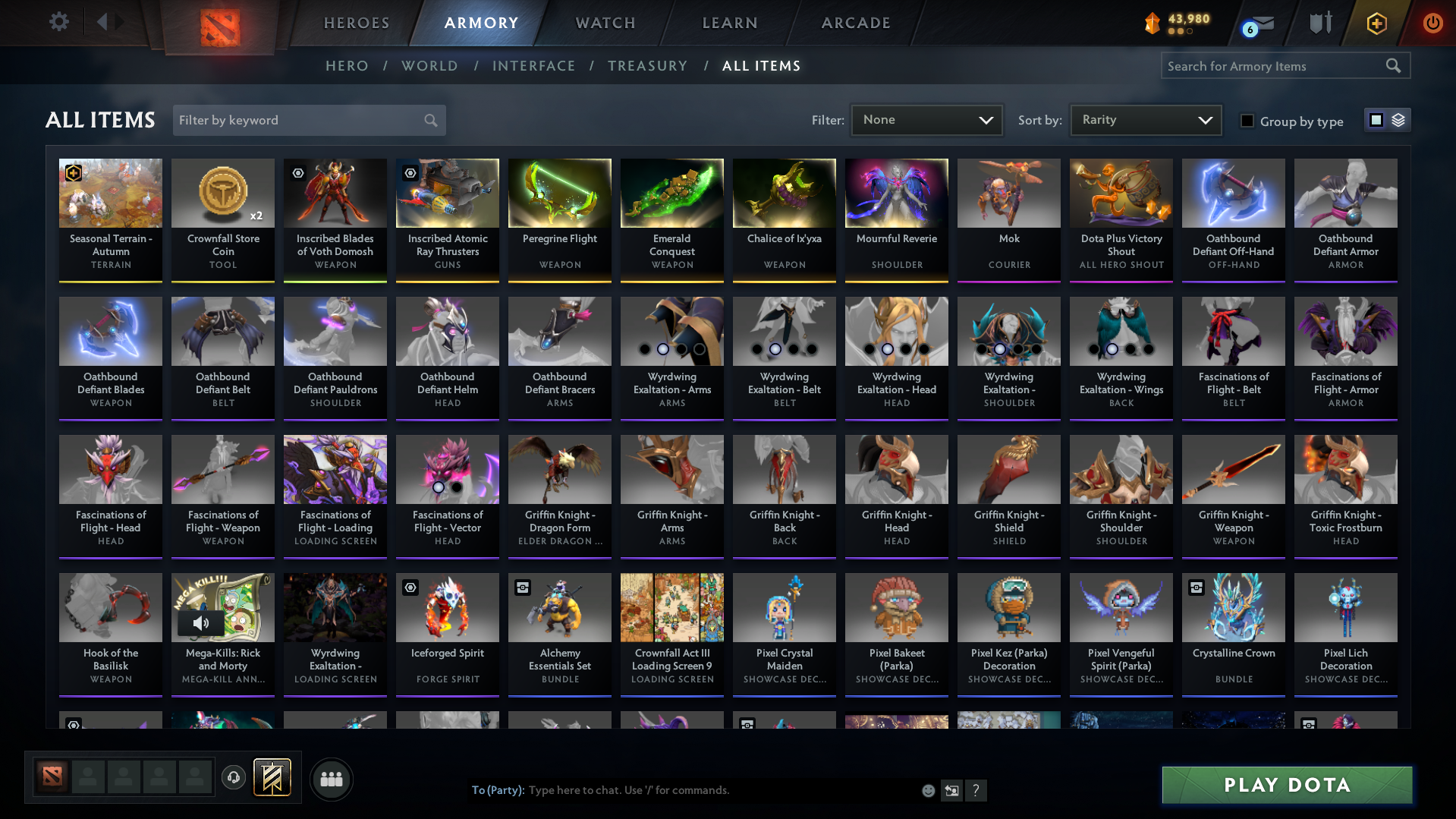Select the Peregrine Flight weapon thumbnail

click(x=559, y=193)
